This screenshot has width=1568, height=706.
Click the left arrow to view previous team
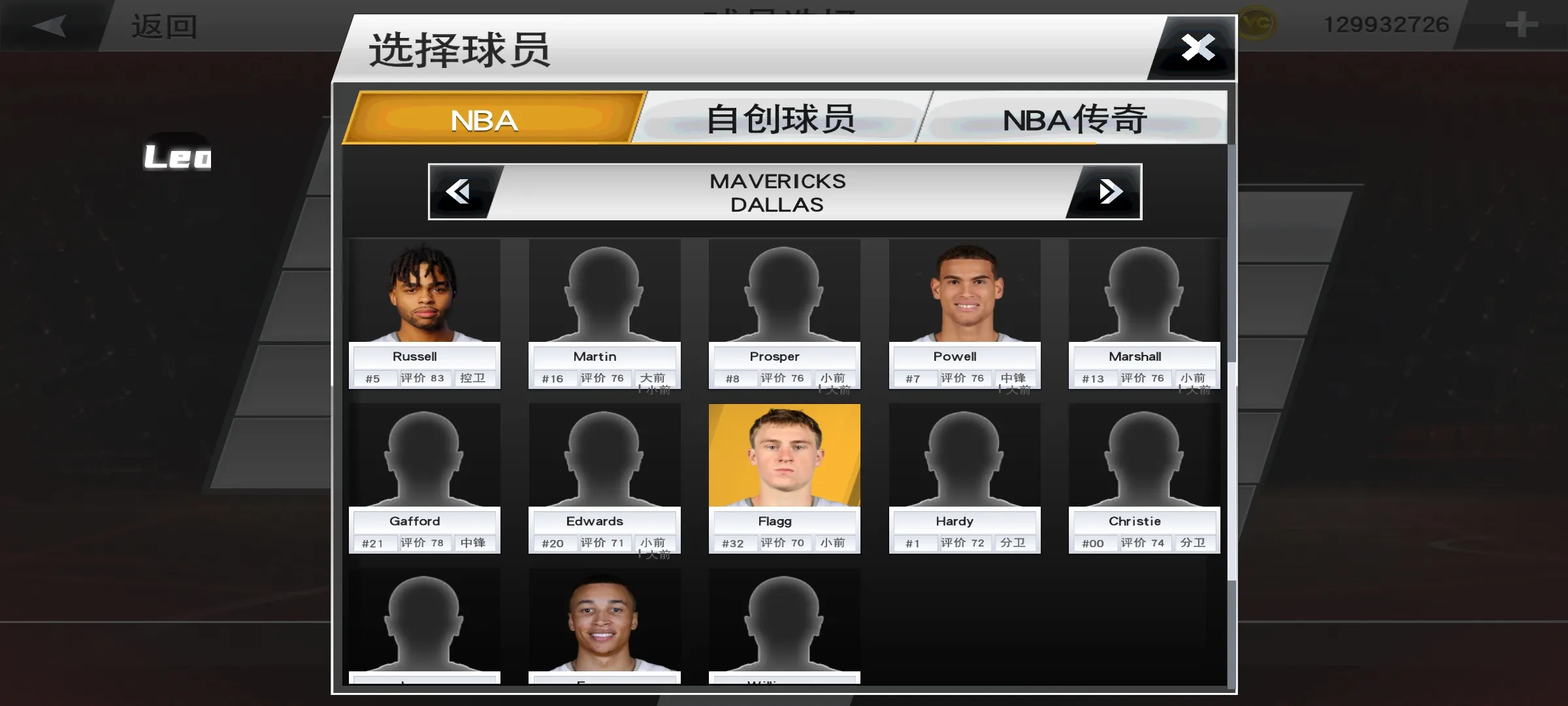click(x=461, y=191)
